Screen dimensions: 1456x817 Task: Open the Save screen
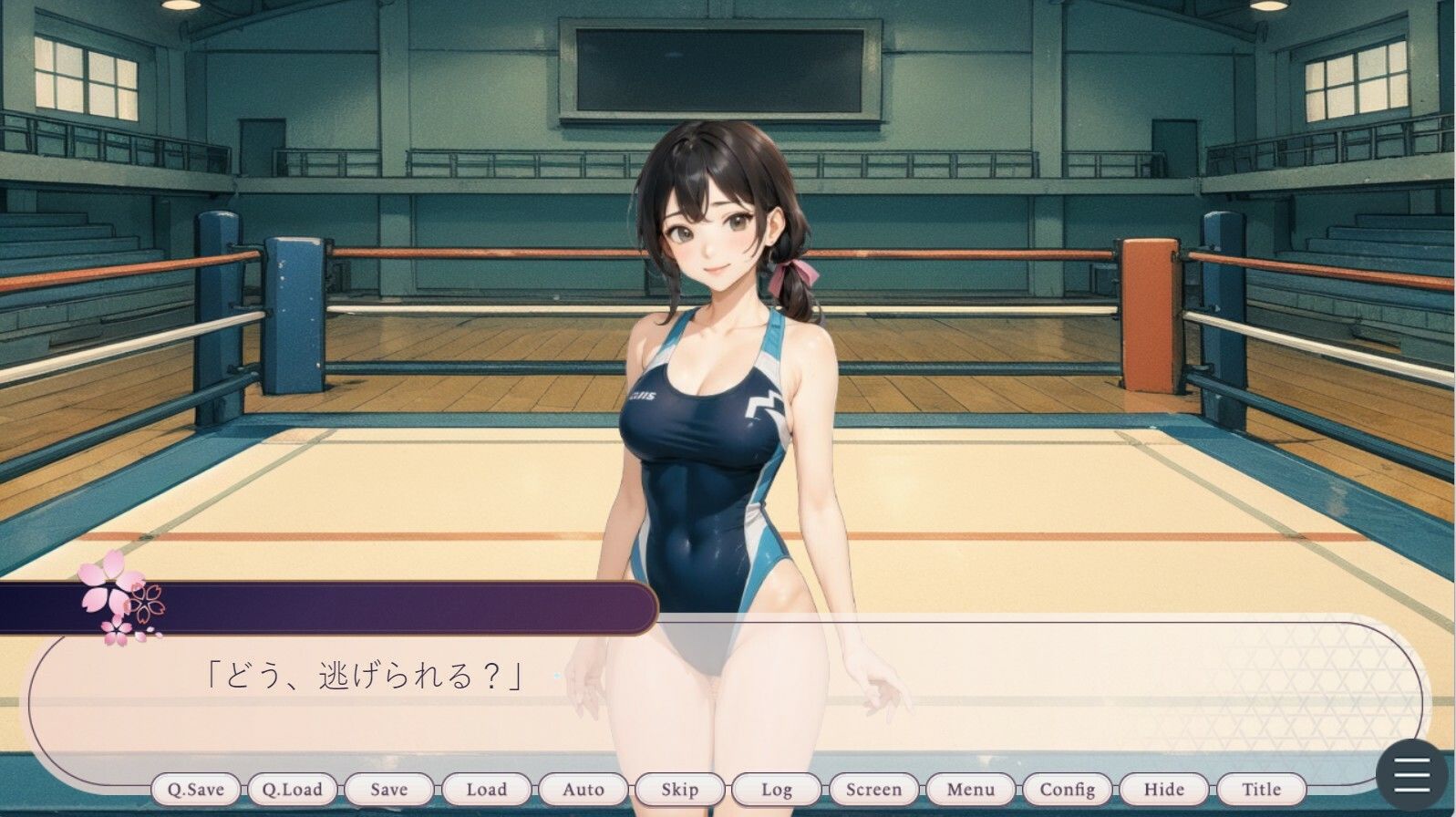point(389,790)
